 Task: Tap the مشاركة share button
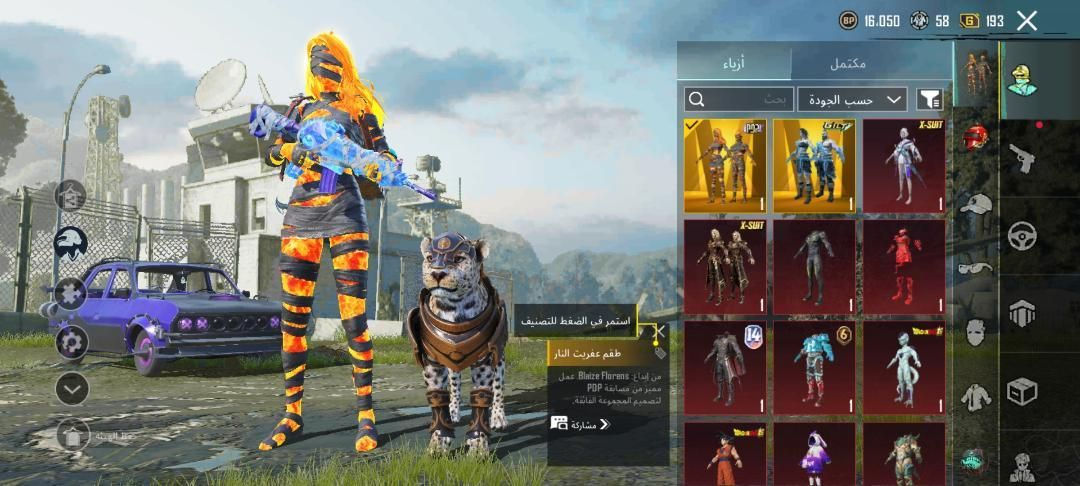tap(581, 424)
